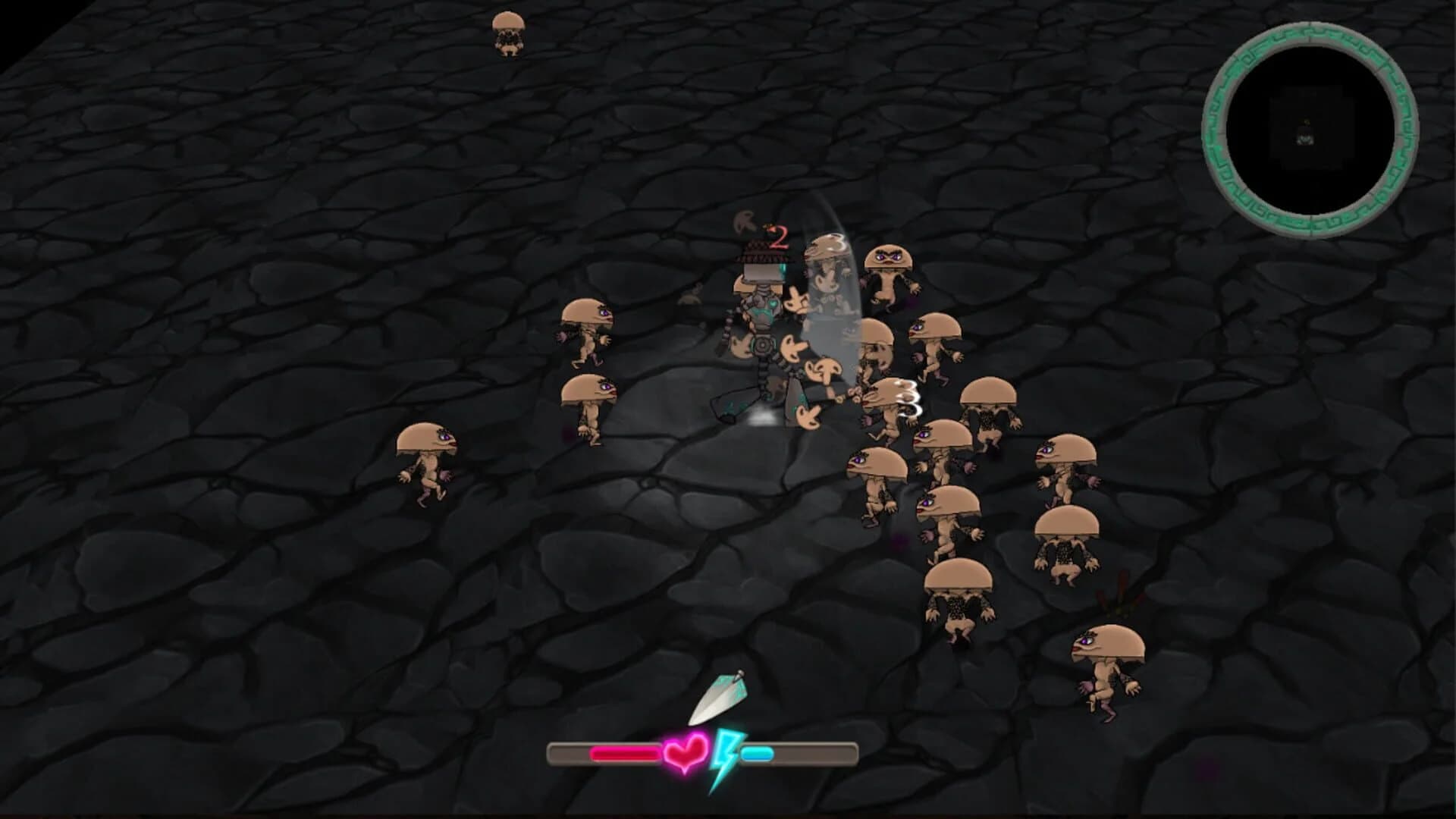
Task: Select the lone mushroom enemy at the top
Action: (x=507, y=34)
